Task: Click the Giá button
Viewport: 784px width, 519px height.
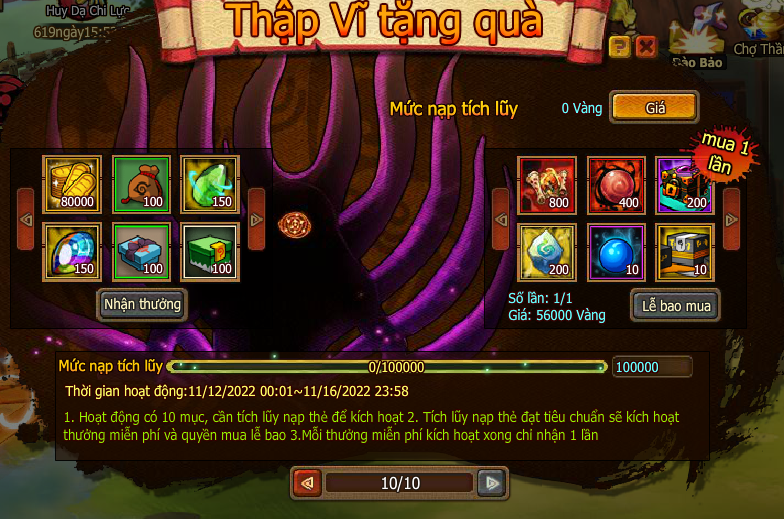Action: tap(654, 107)
